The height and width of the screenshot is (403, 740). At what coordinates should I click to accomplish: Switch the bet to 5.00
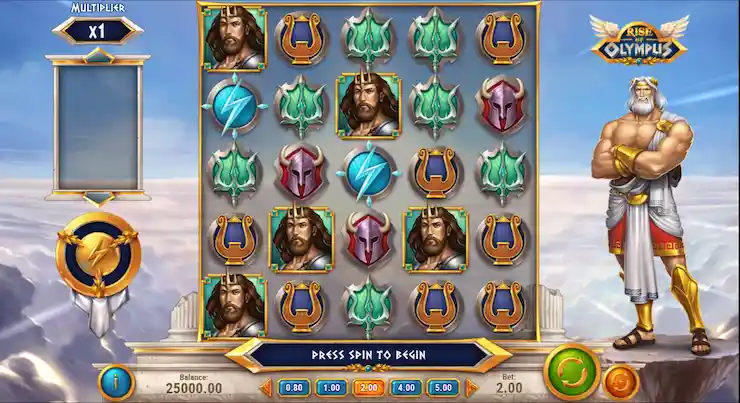click(x=441, y=387)
